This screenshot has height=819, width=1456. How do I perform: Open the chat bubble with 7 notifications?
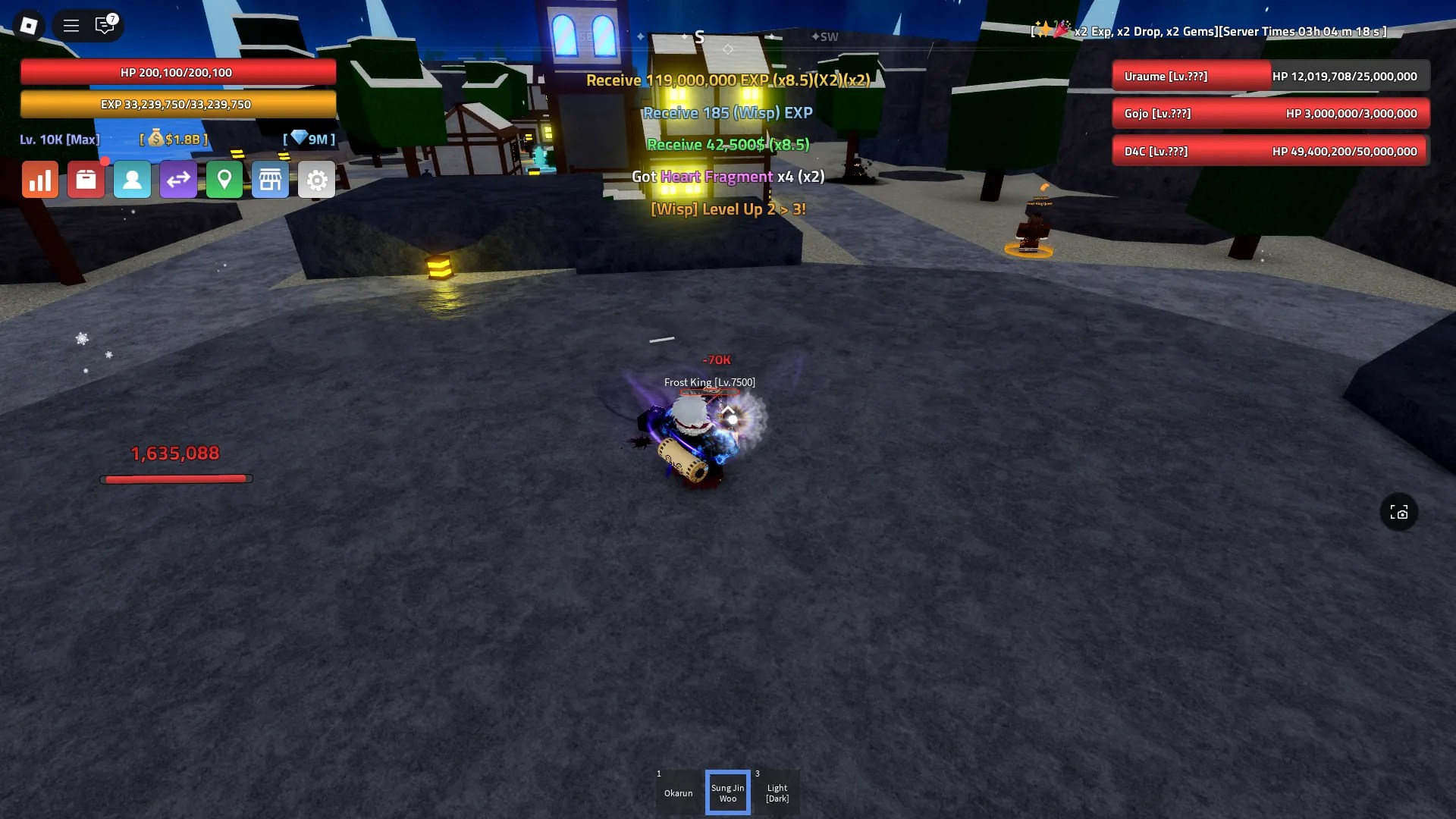tap(105, 25)
